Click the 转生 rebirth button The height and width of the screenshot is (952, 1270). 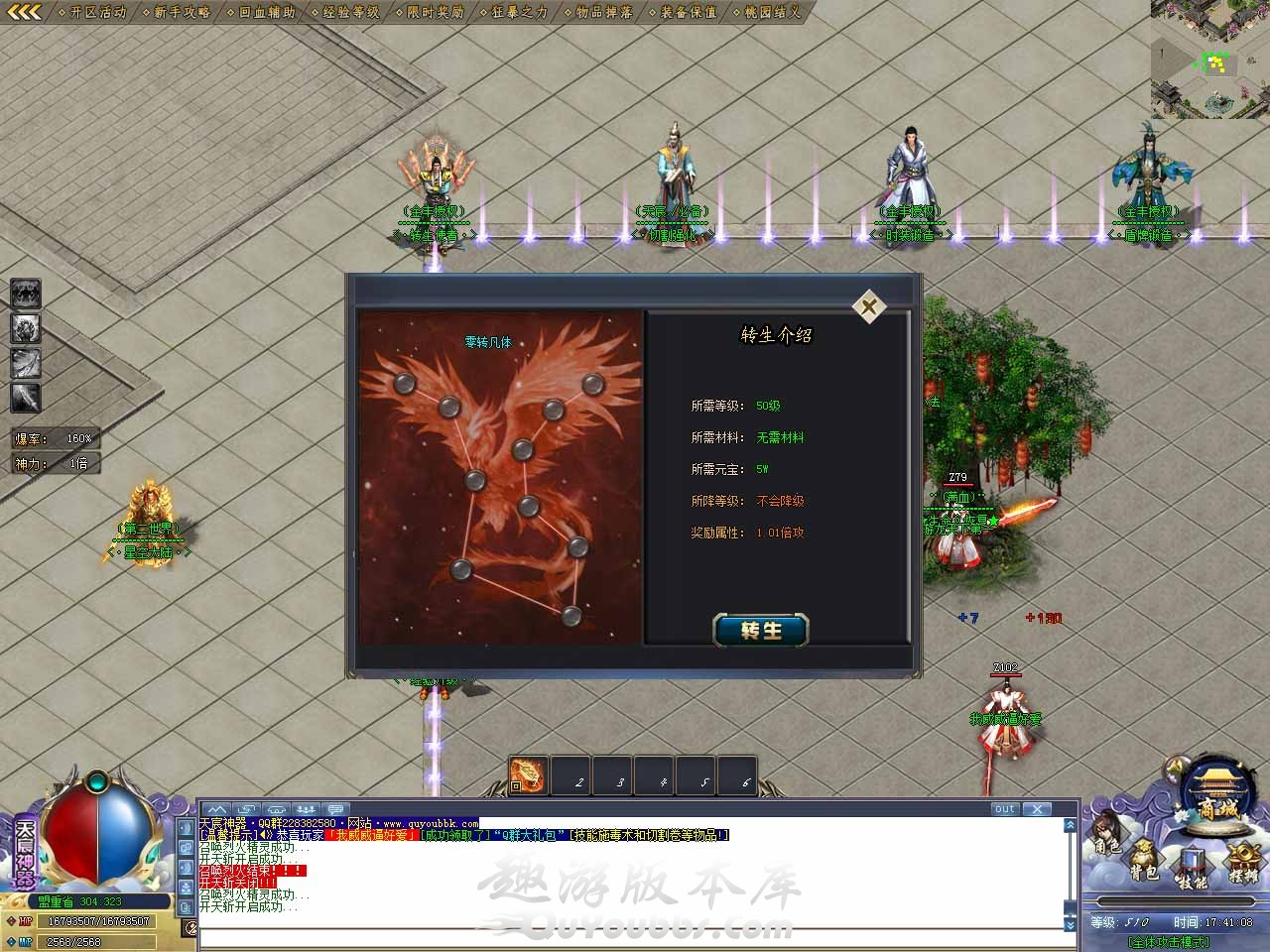(x=761, y=630)
